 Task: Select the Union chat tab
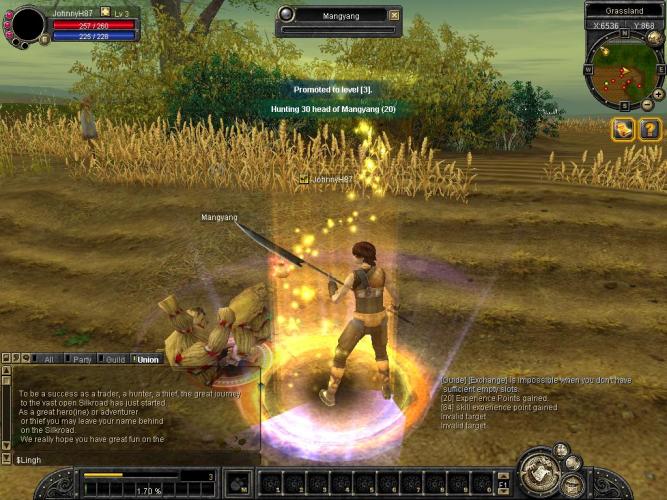click(x=147, y=359)
